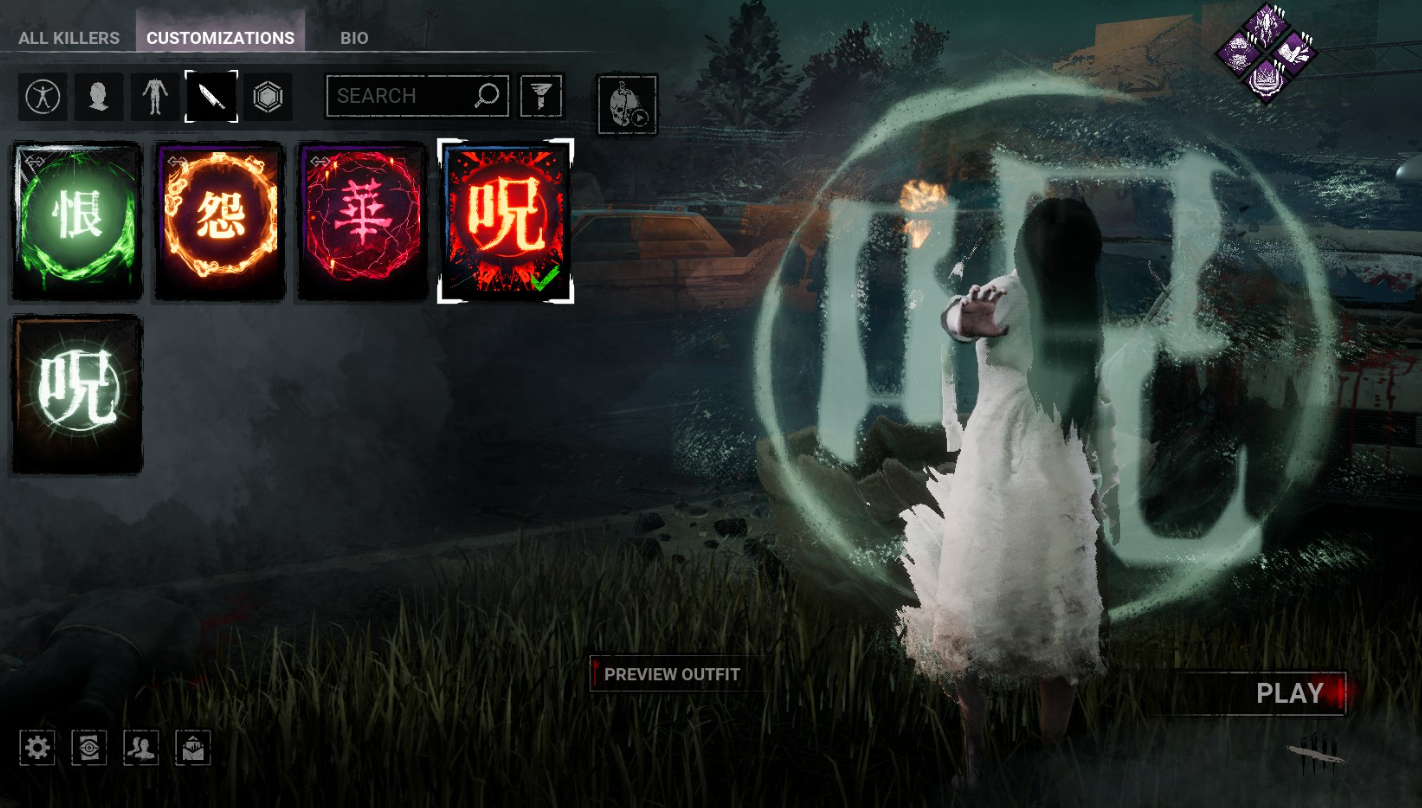The image size is (1422, 808).
Task: Switch to the All Killers tab
Action: (x=69, y=38)
